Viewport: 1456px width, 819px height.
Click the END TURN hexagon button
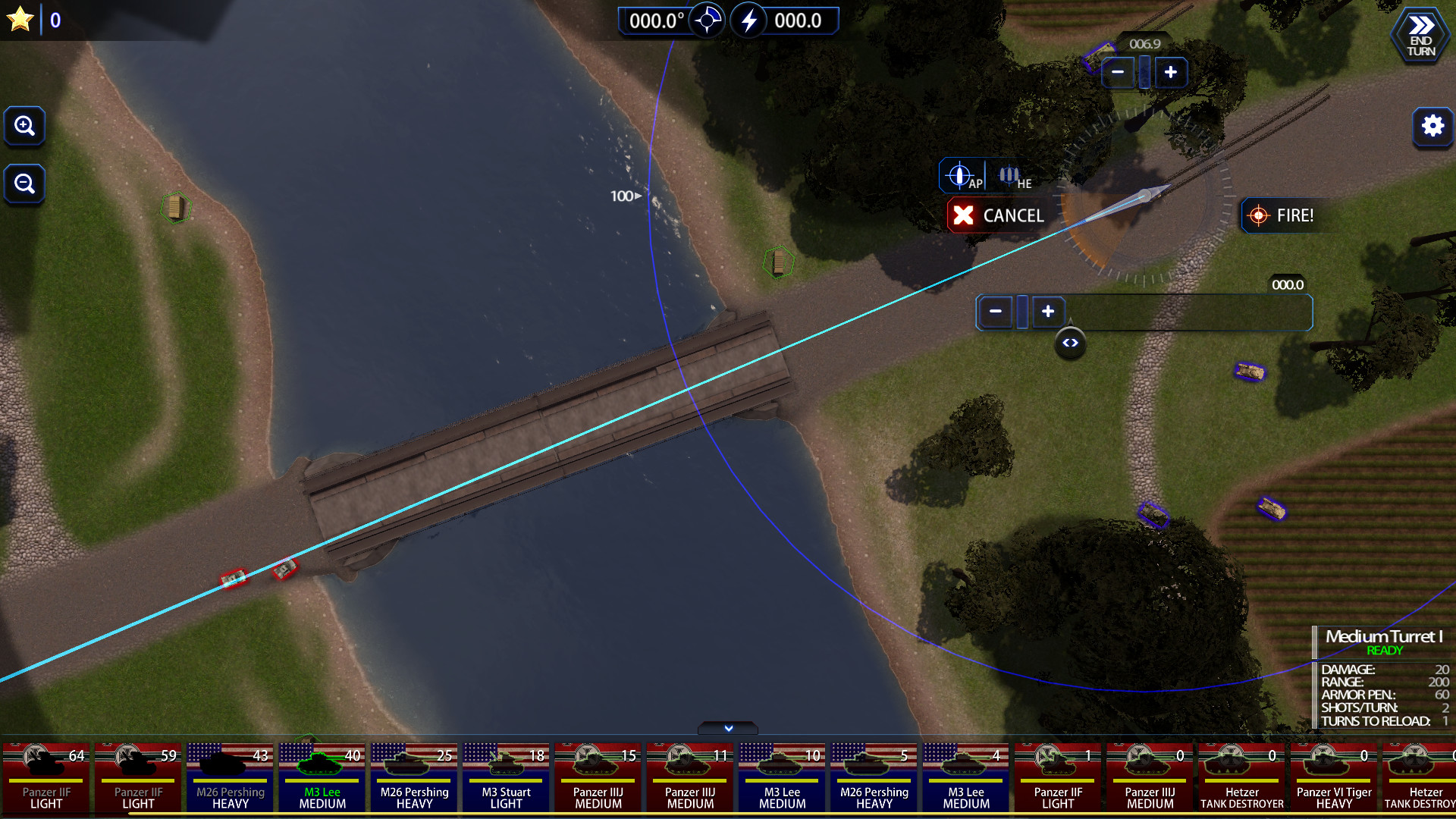coord(1420,34)
